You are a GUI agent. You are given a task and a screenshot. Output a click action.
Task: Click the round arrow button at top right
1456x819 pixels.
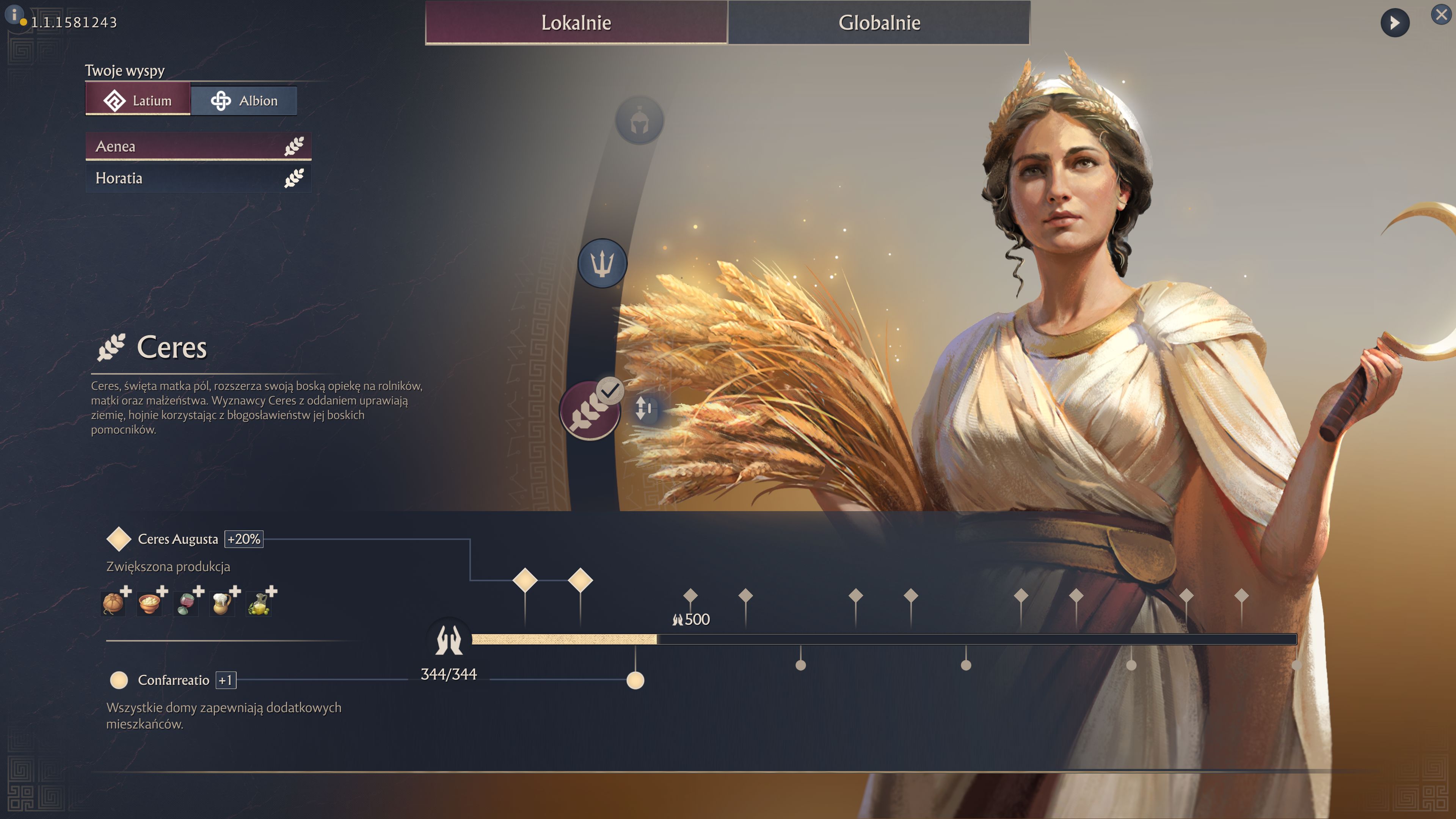pyautogui.click(x=1395, y=23)
